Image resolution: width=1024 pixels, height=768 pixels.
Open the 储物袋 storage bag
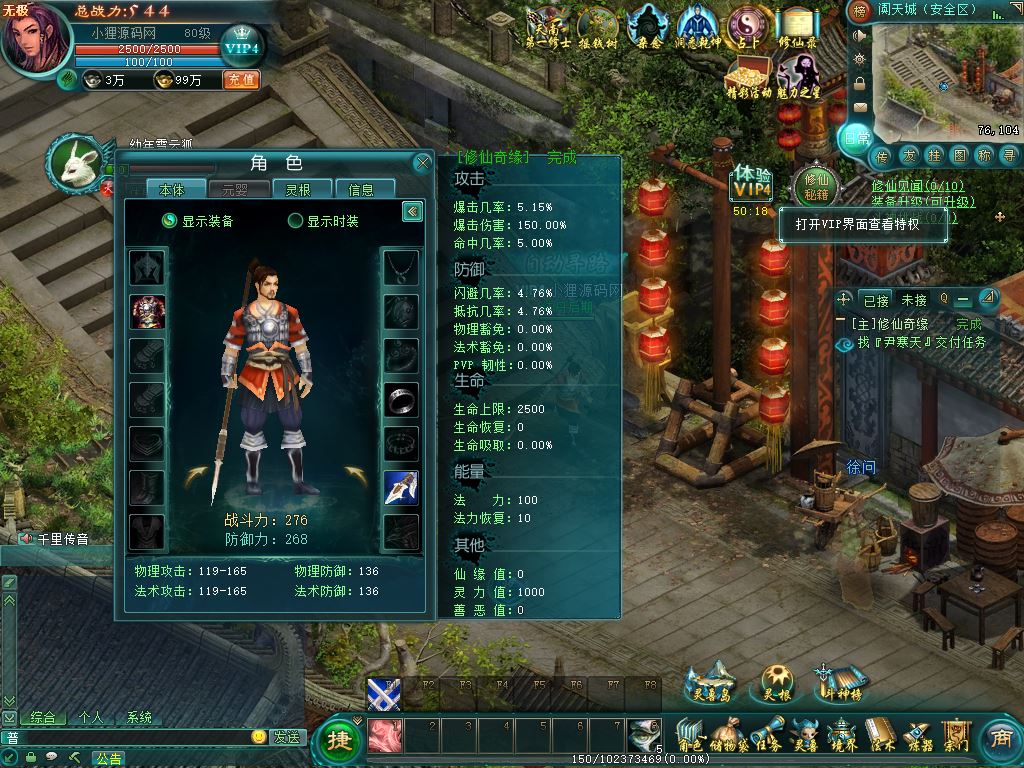click(x=728, y=735)
